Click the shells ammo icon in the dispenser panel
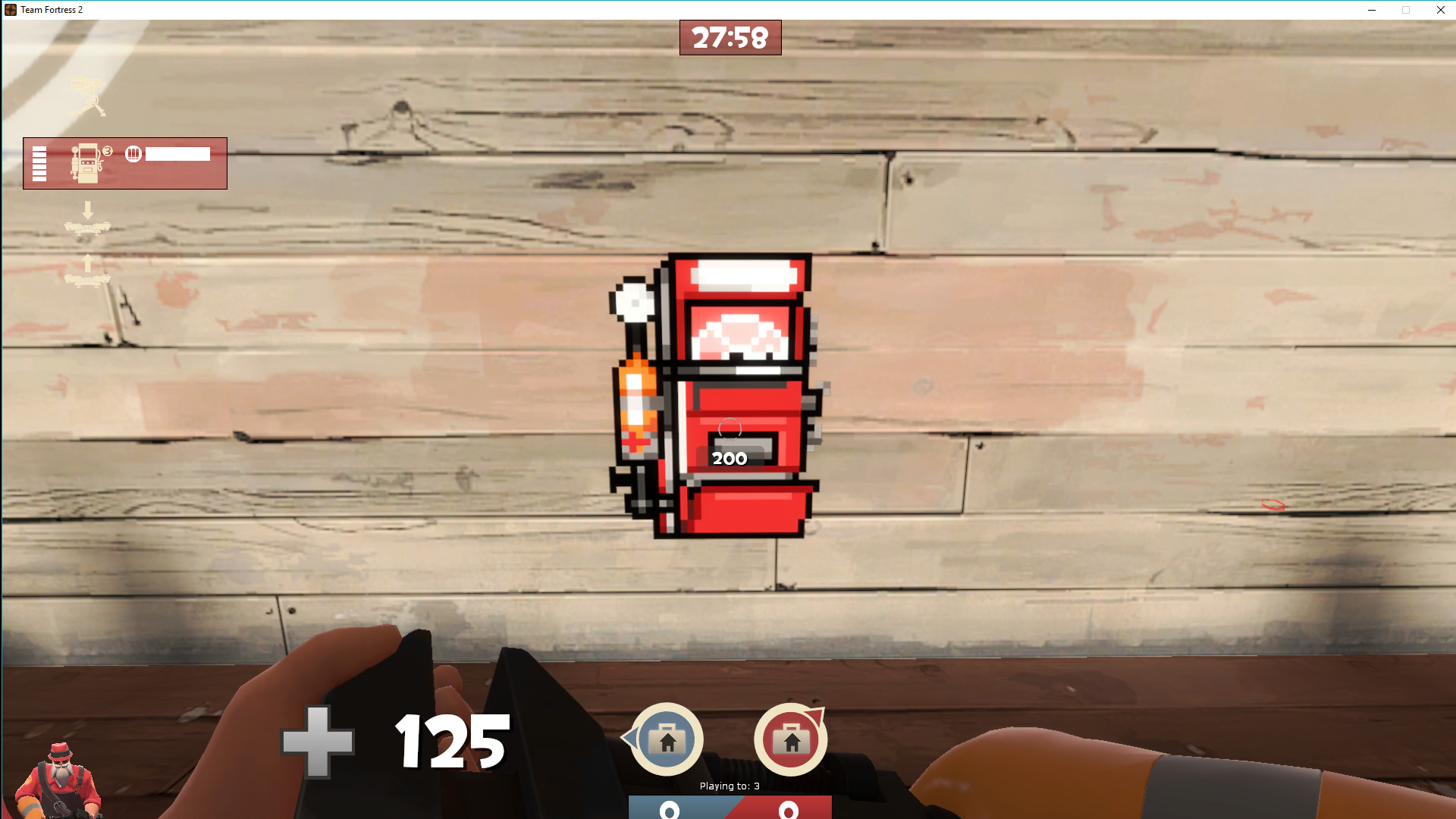 pos(134,153)
